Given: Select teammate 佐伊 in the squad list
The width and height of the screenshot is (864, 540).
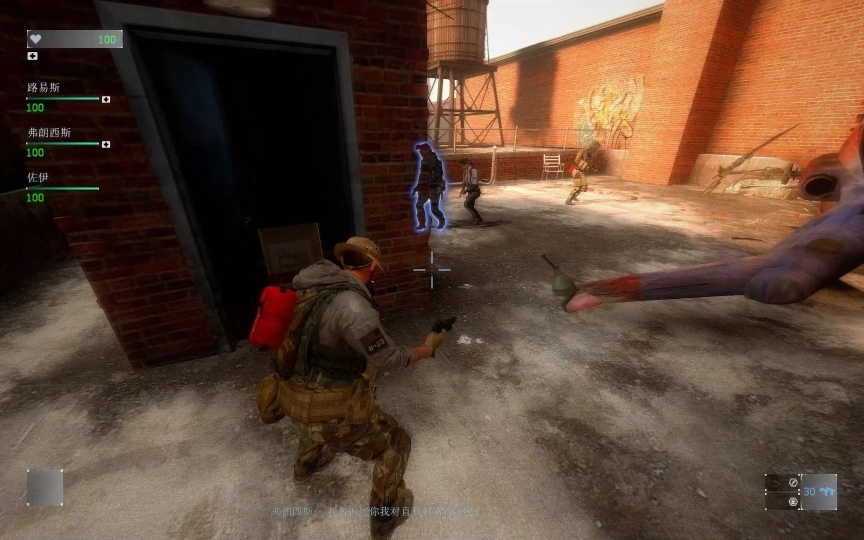Looking at the screenshot, I should (38, 177).
